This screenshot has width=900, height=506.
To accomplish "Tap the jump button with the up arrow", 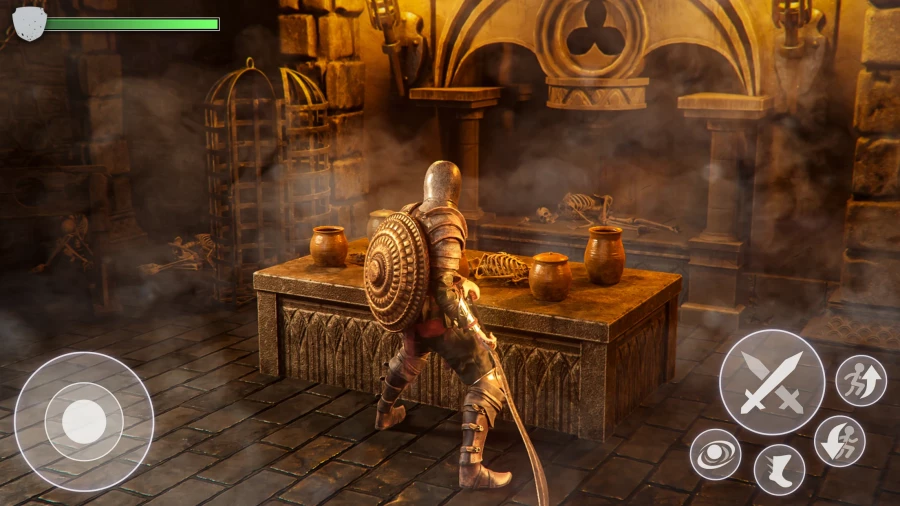I will click(x=860, y=380).
